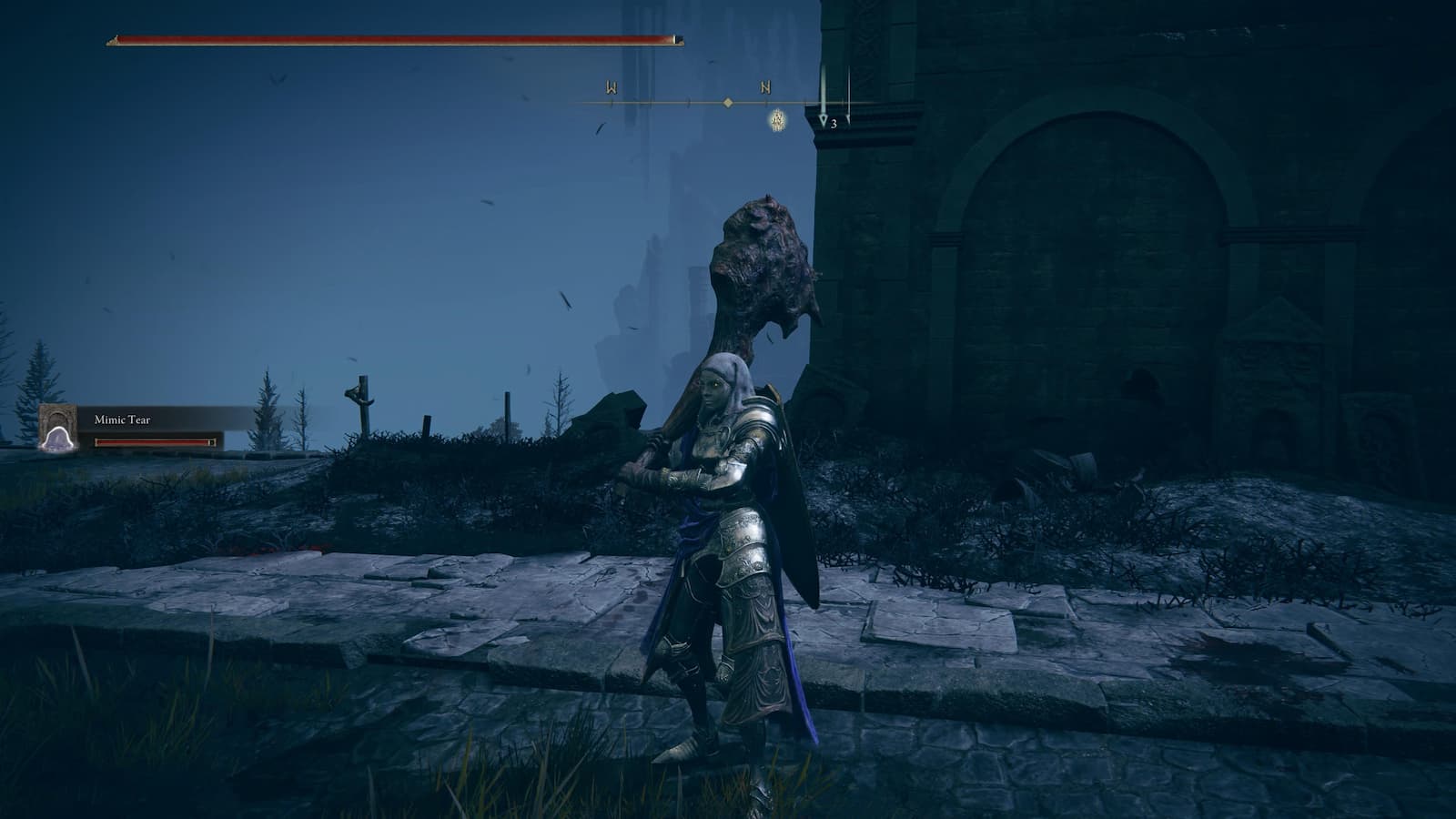The height and width of the screenshot is (819, 1456).
Task: Select the Mimic Tear summon portrait
Action: click(x=58, y=427)
